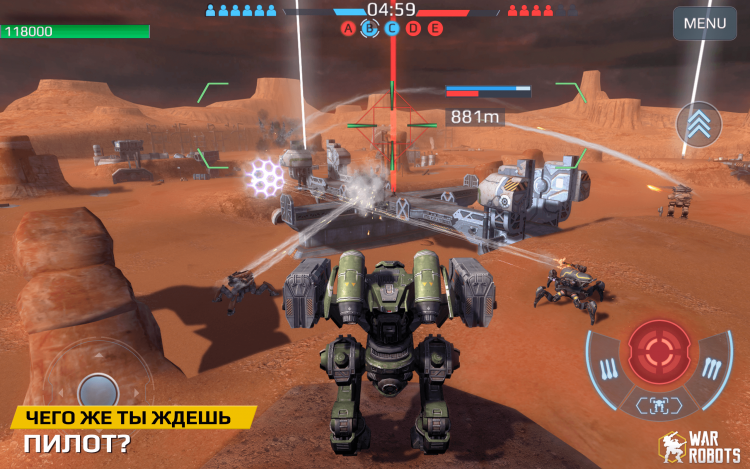
Task: Click the movement joystick knob
Action: click(x=99, y=390)
